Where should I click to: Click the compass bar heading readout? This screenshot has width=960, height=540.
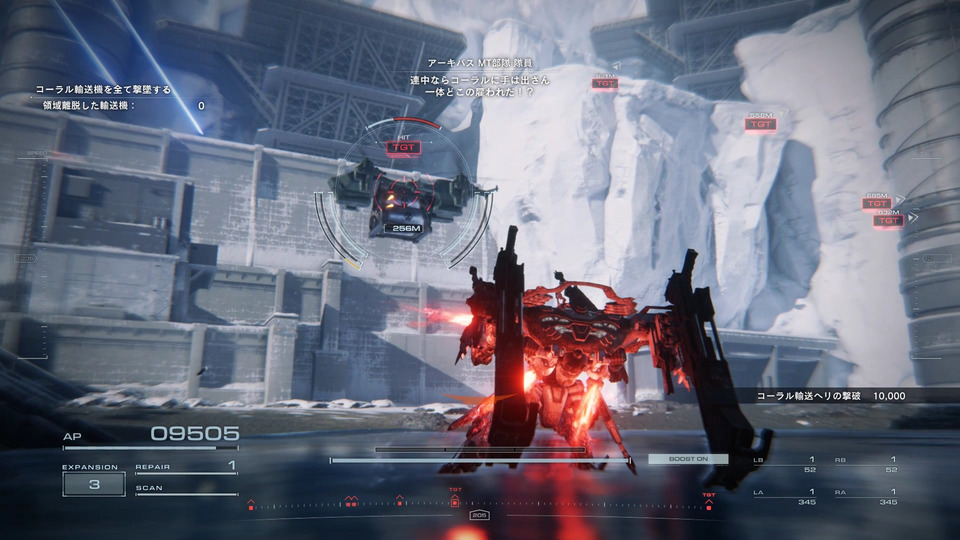pos(479,515)
